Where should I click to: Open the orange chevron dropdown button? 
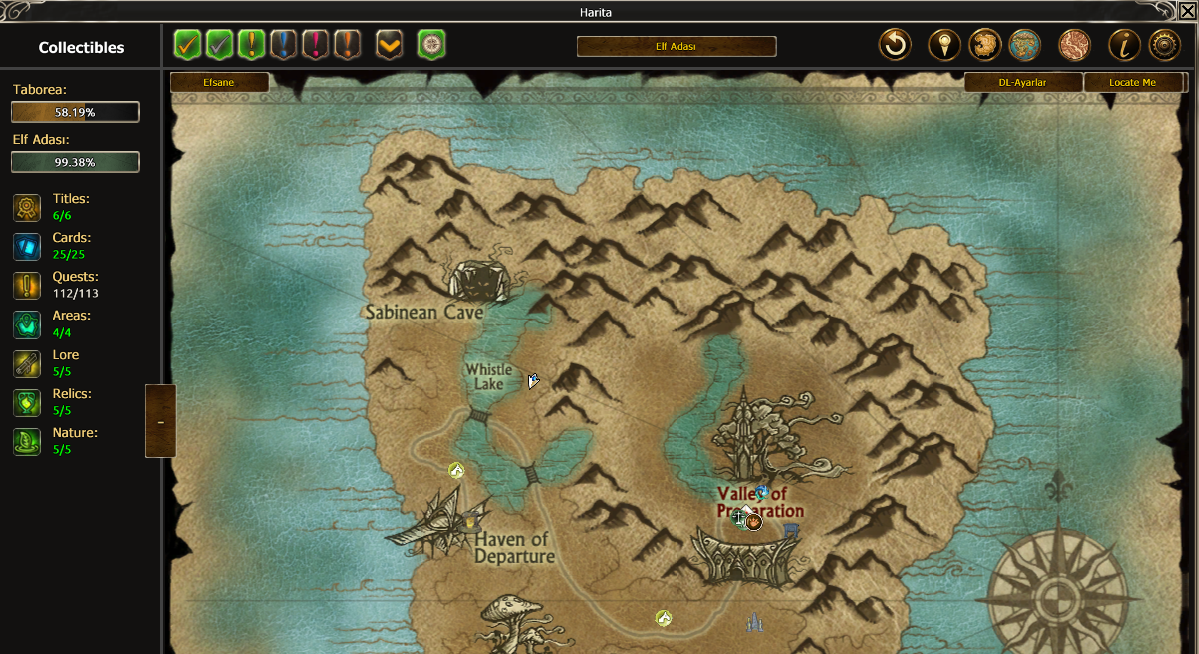click(x=390, y=45)
